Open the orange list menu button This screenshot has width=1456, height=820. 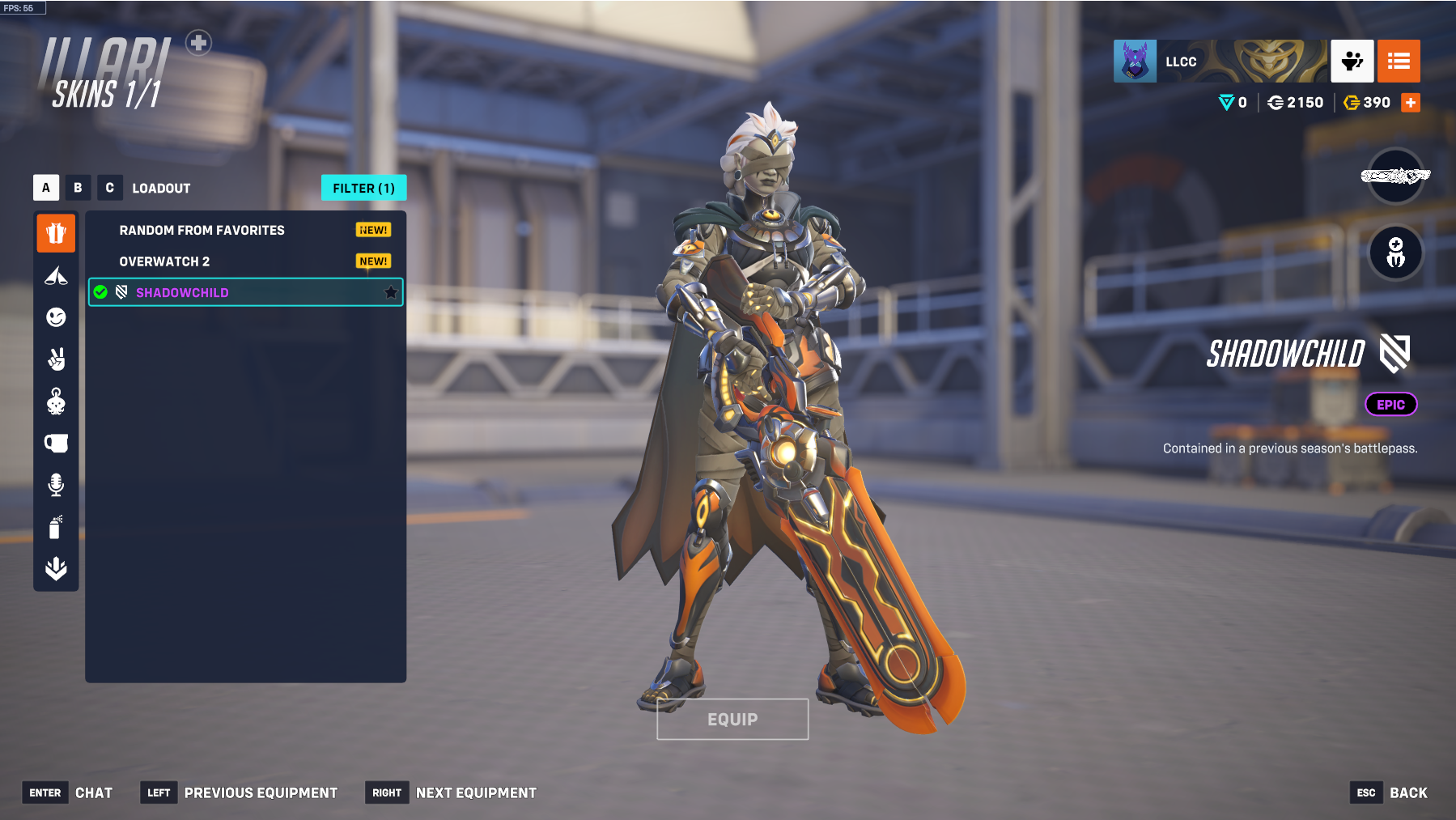point(1399,62)
